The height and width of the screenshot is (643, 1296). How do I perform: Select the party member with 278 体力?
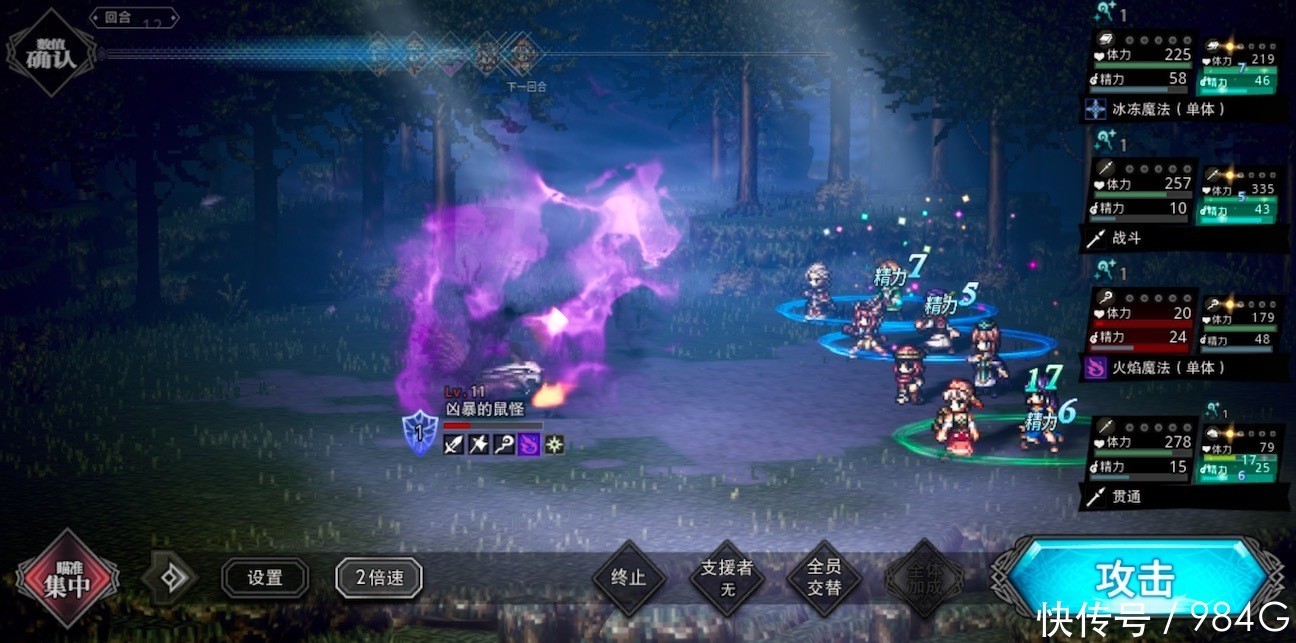pyautogui.click(x=1142, y=453)
